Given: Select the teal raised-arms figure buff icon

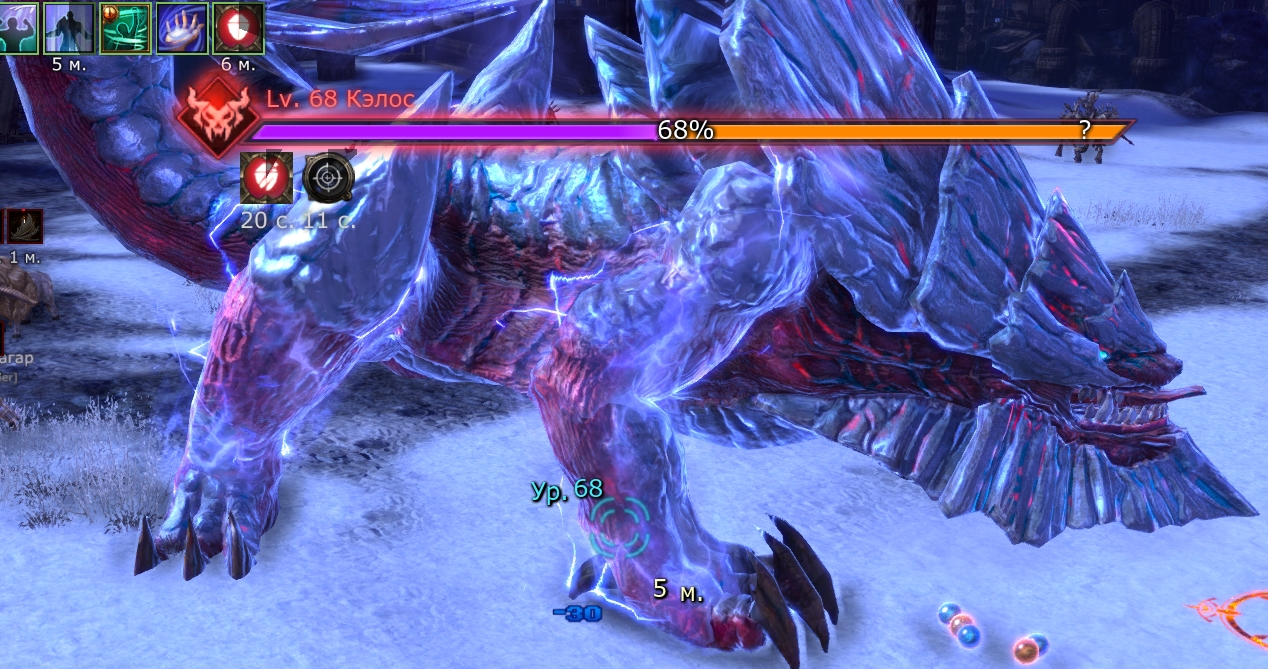Looking at the screenshot, I should coord(18,26).
